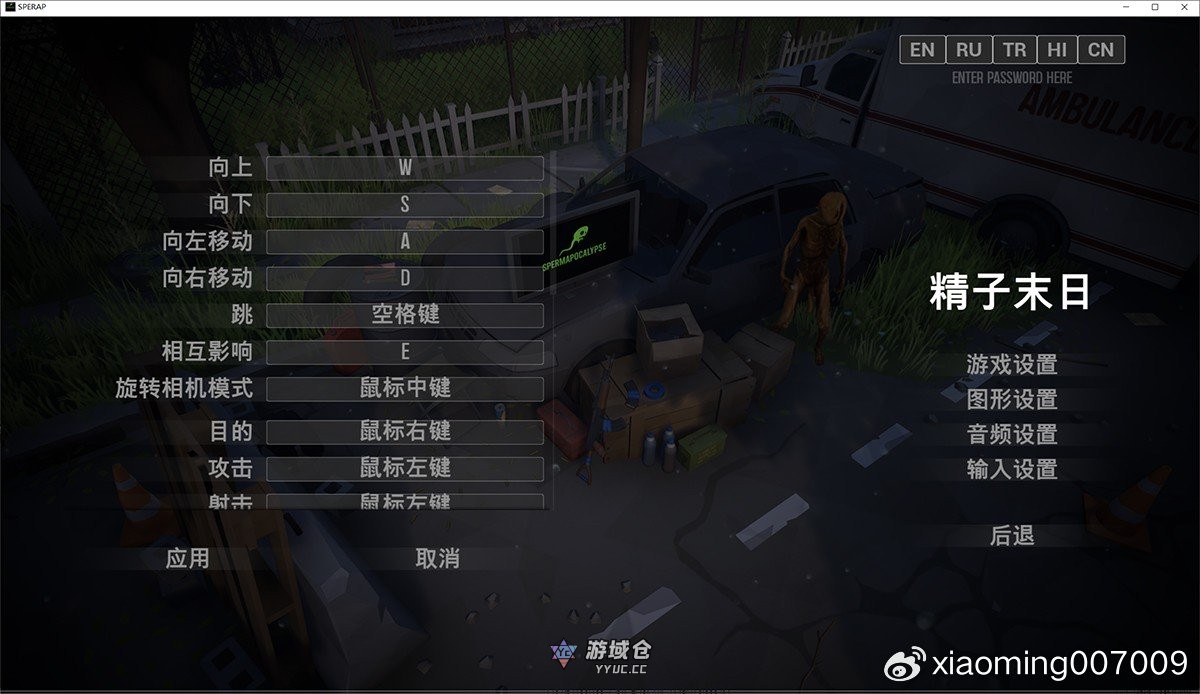Switch language to EN
This screenshot has height=694, width=1200.
coord(922,50)
